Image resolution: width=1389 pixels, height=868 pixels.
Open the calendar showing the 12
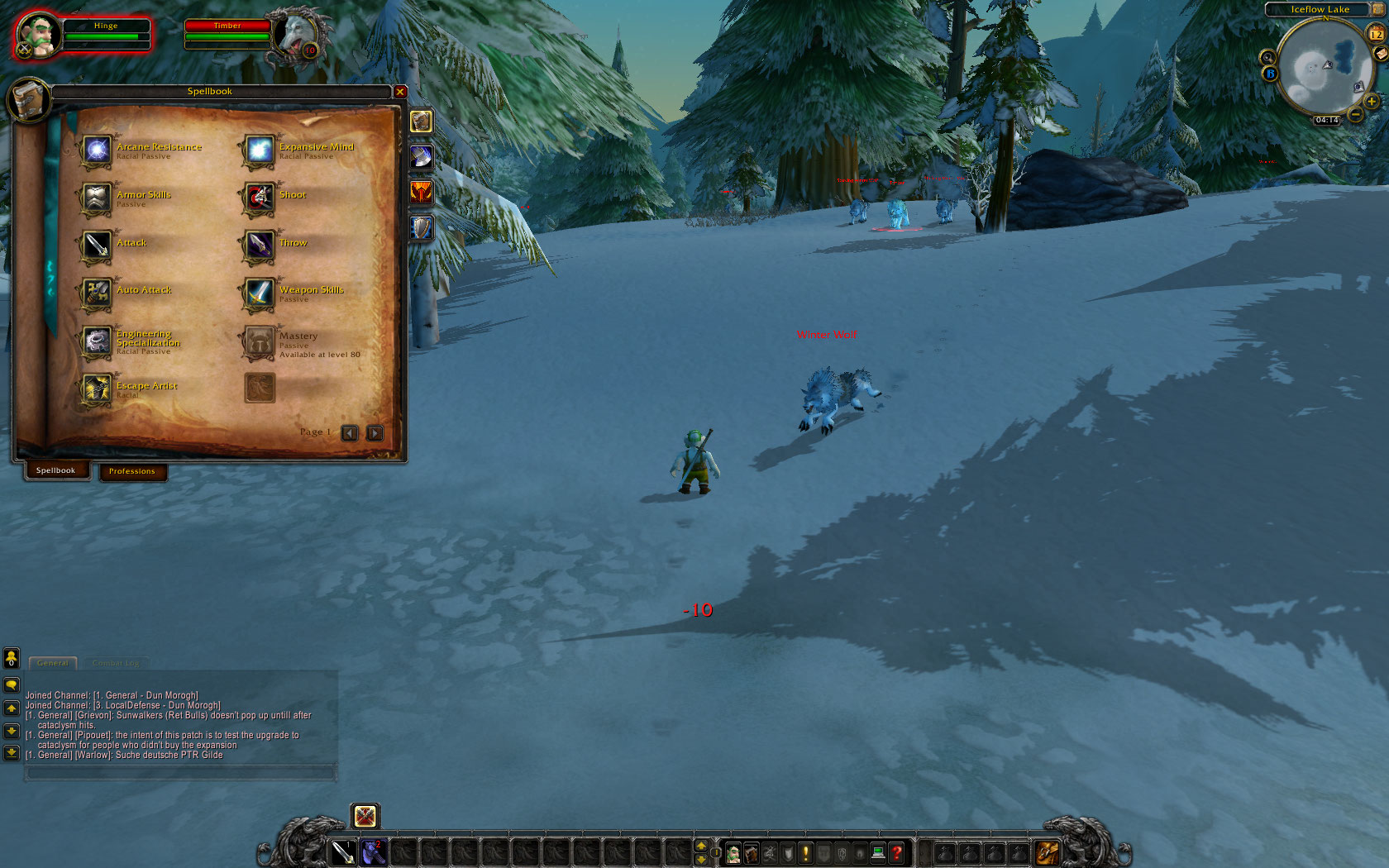[x=1374, y=35]
